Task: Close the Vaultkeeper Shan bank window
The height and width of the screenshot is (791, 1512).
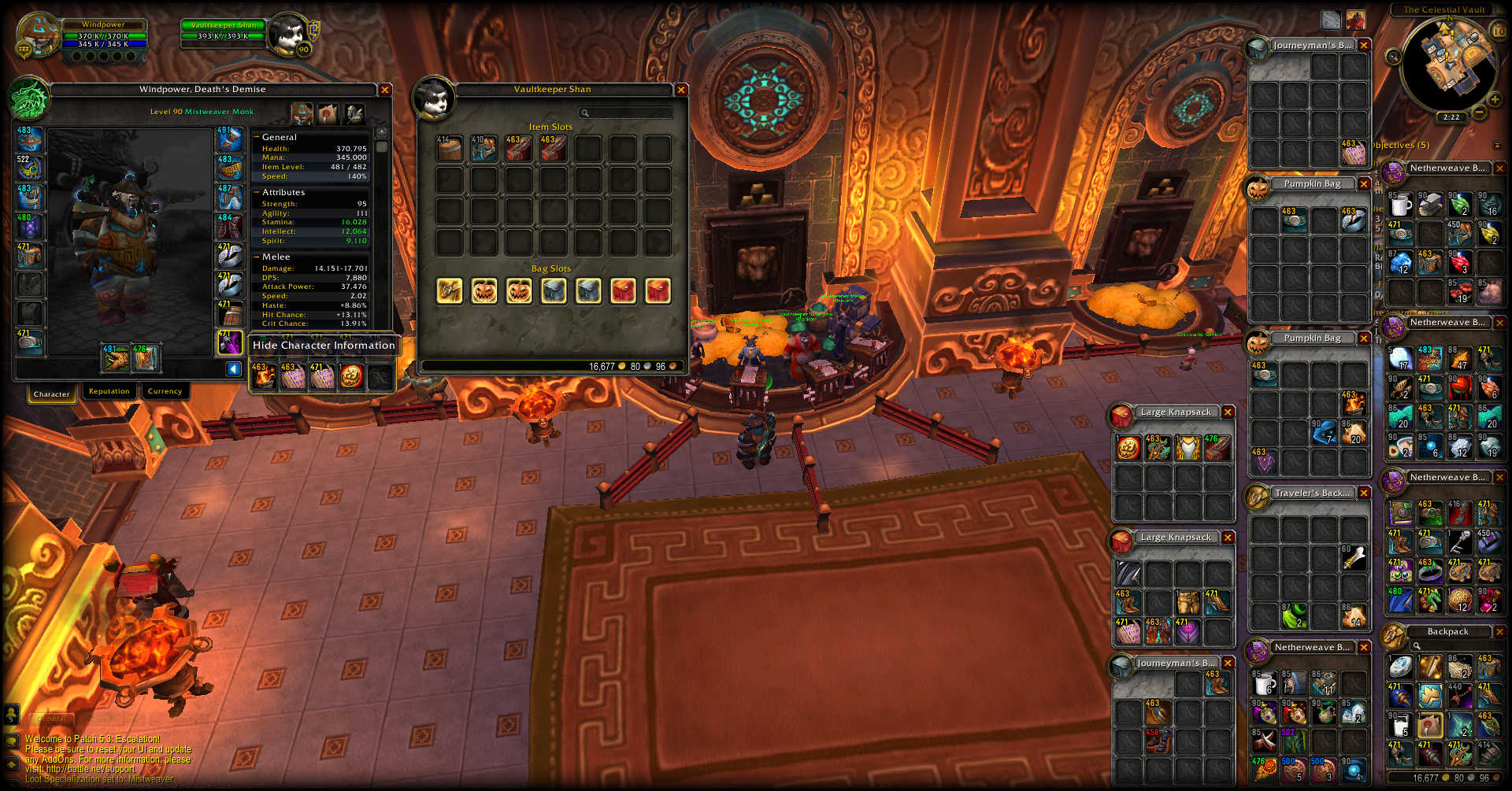Action: point(682,90)
